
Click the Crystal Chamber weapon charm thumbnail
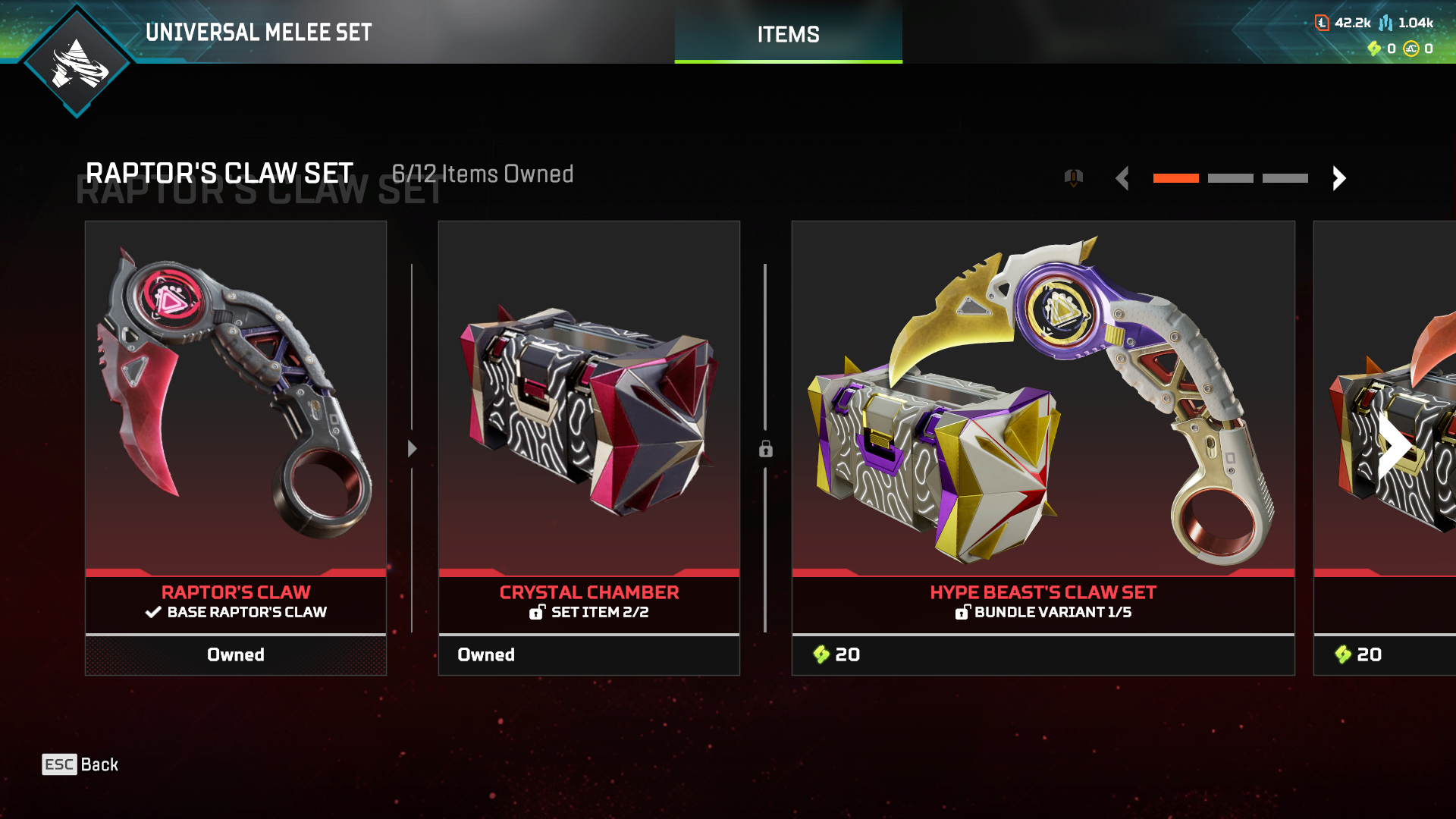point(589,413)
